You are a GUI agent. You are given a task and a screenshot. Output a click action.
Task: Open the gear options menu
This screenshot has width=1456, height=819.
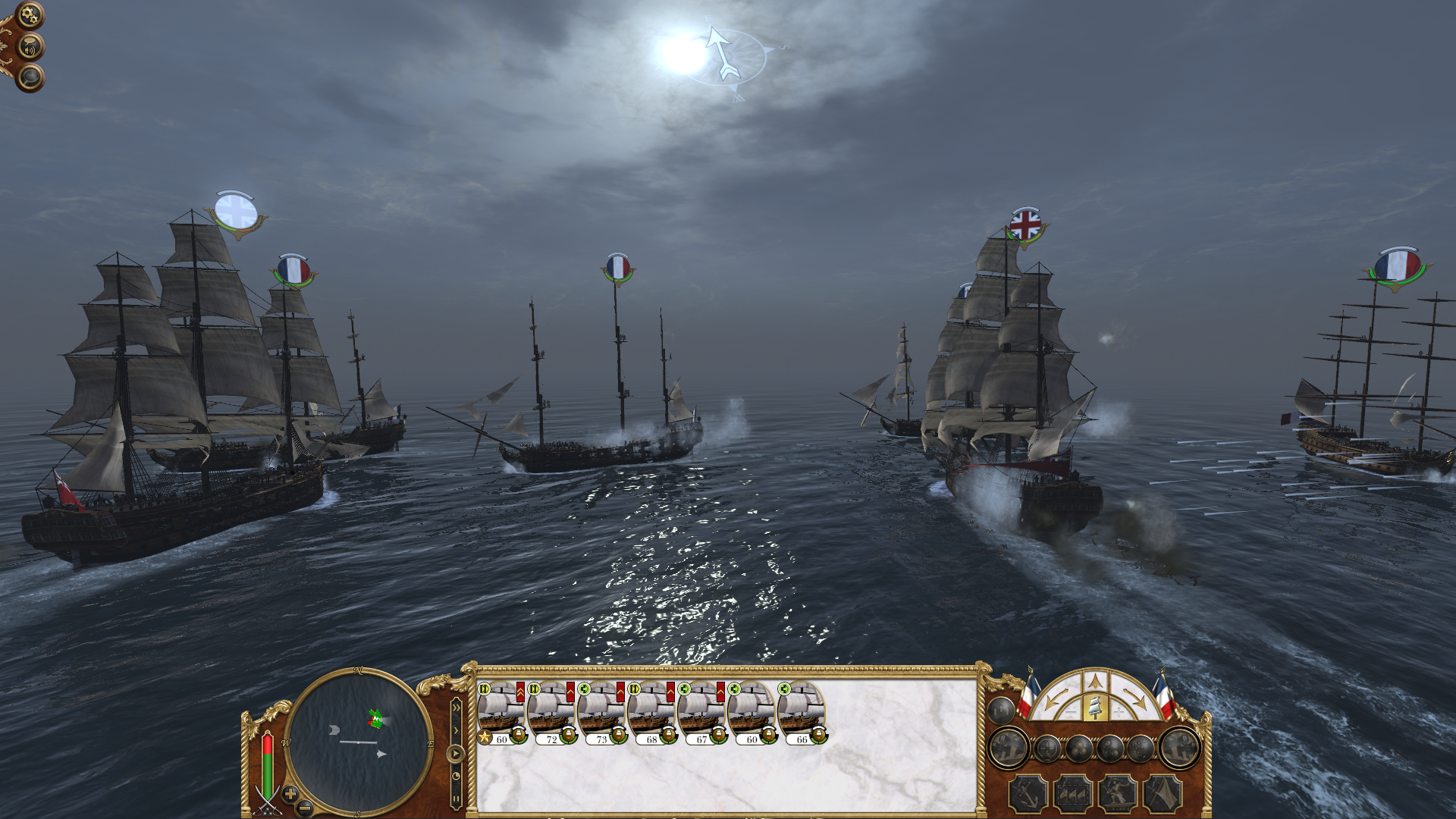(x=29, y=15)
